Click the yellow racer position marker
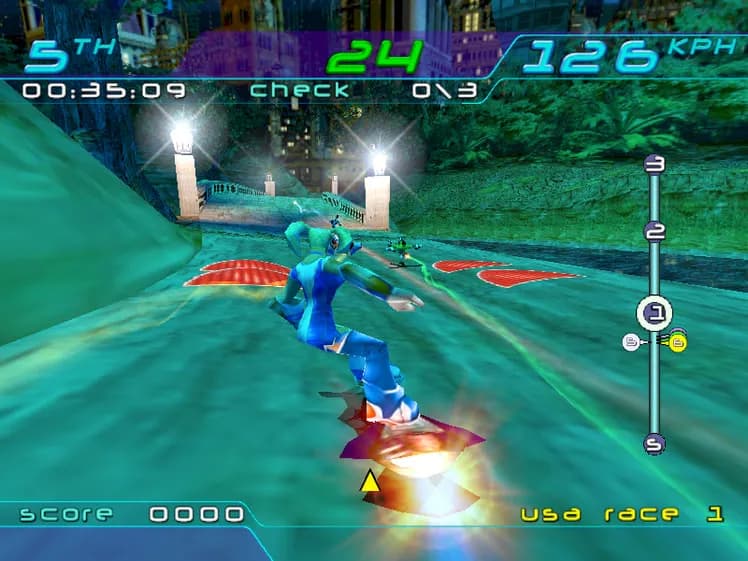The width and height of the screenshot is (748, 561). [678, 343]
